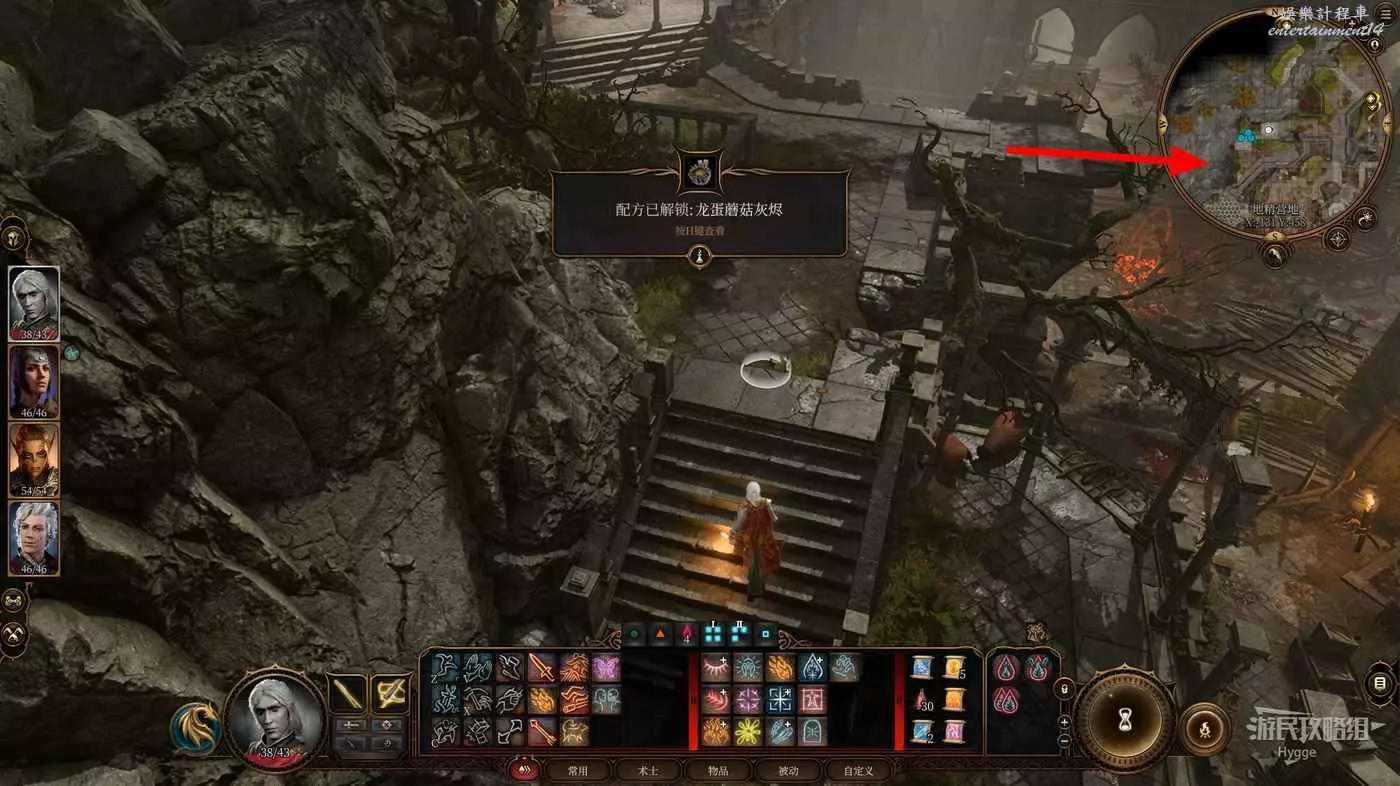
Task: Select the ranged bow weapon slot
Action: tap(390, 692)
